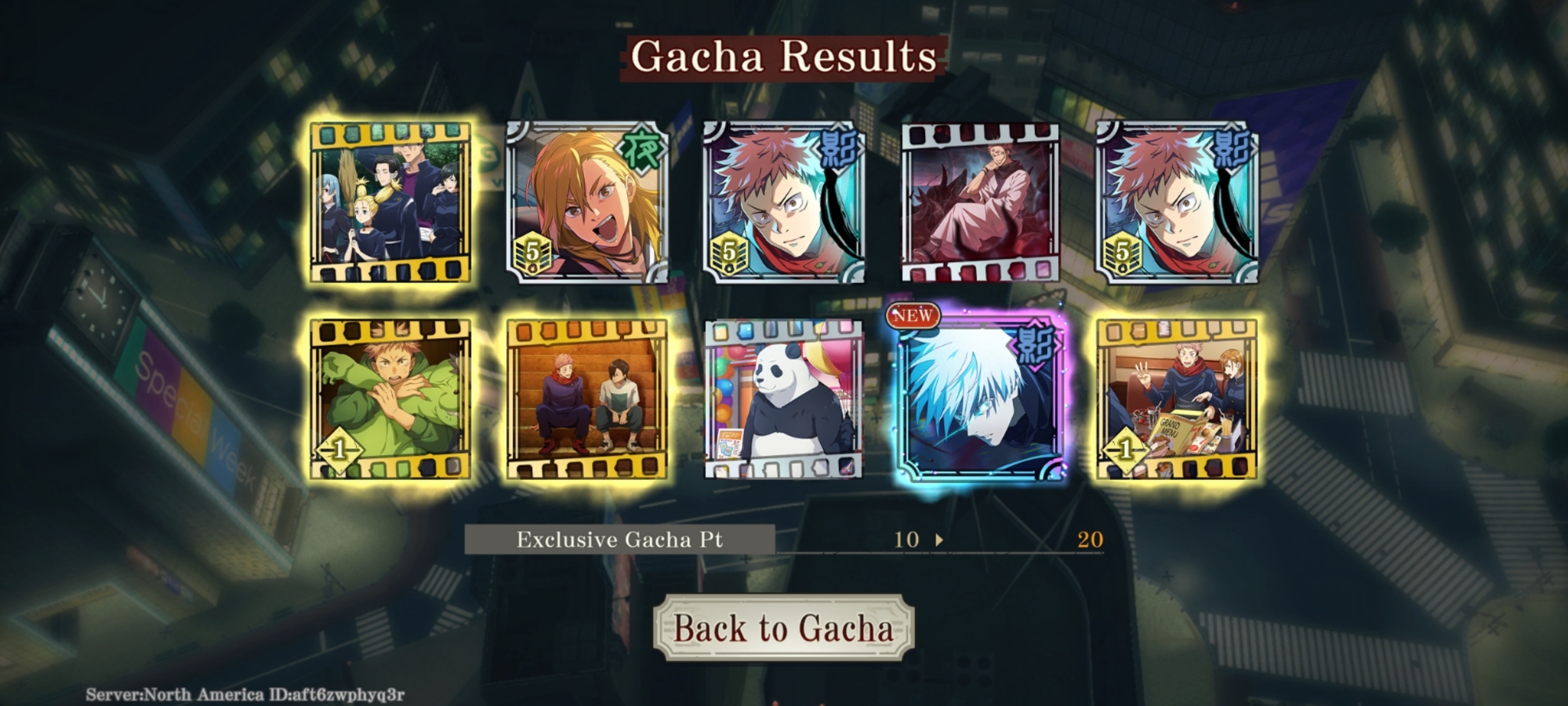Viewport: 1568px width, 706px height.
Task: Select the NEW white-haired character card
Action: pos(980,400)
